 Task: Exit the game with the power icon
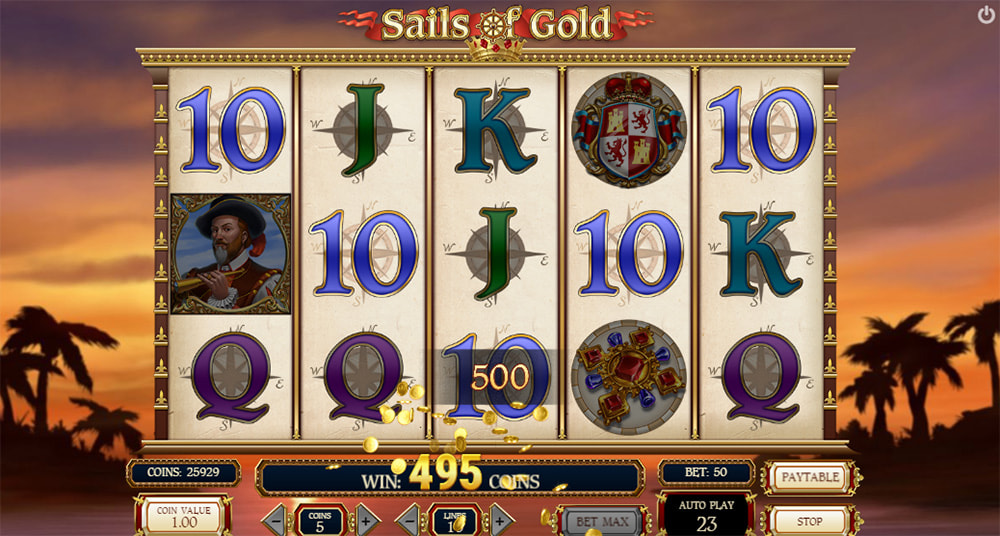tap(986, 16)
